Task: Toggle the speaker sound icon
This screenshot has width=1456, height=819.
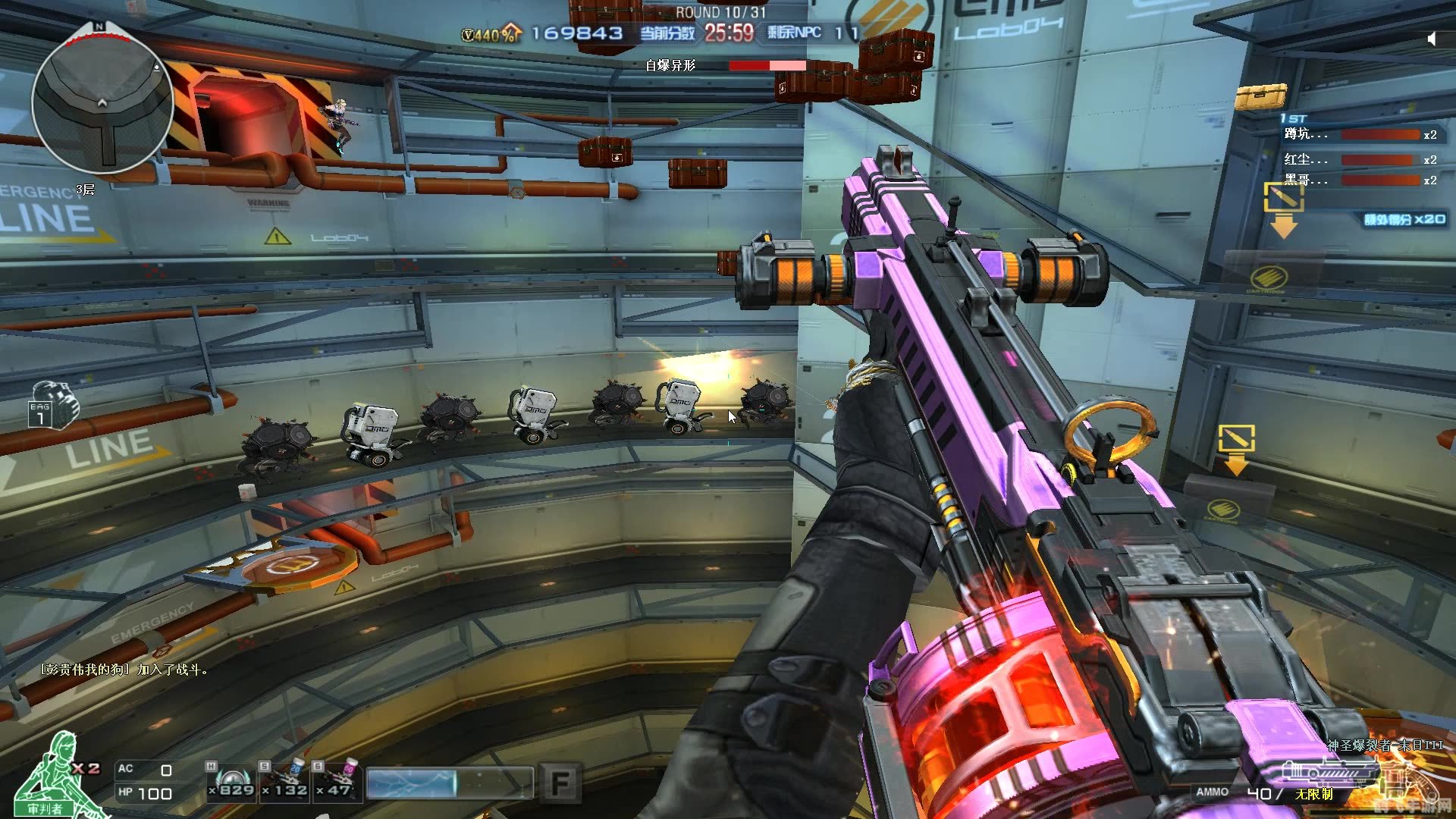Action: pyautogui.click(x=1432, y=39)
